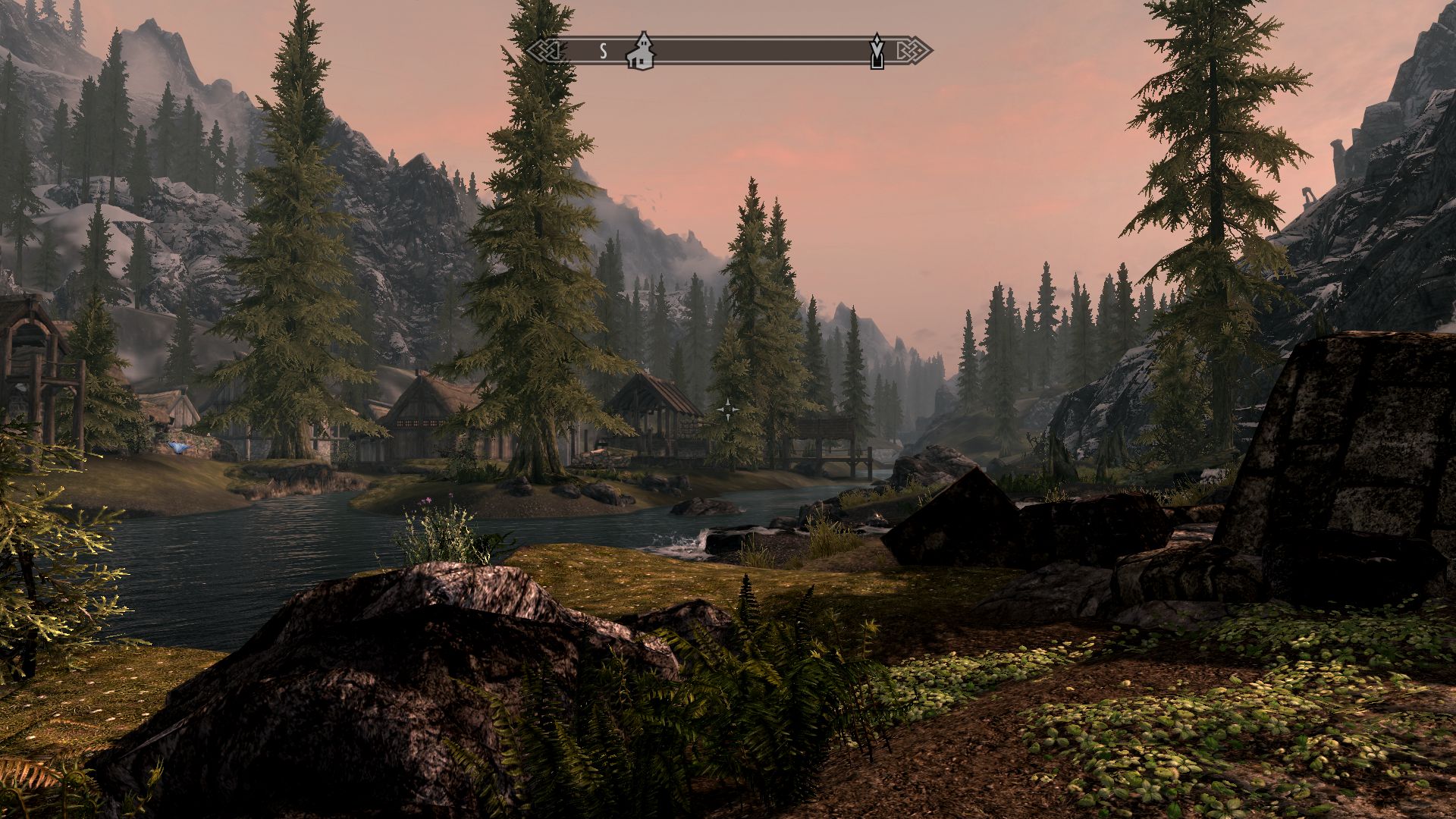This screenshot has height=819, width=1456.
Task: Target the purple flowering plant by the rock
Action: point(428,523)
